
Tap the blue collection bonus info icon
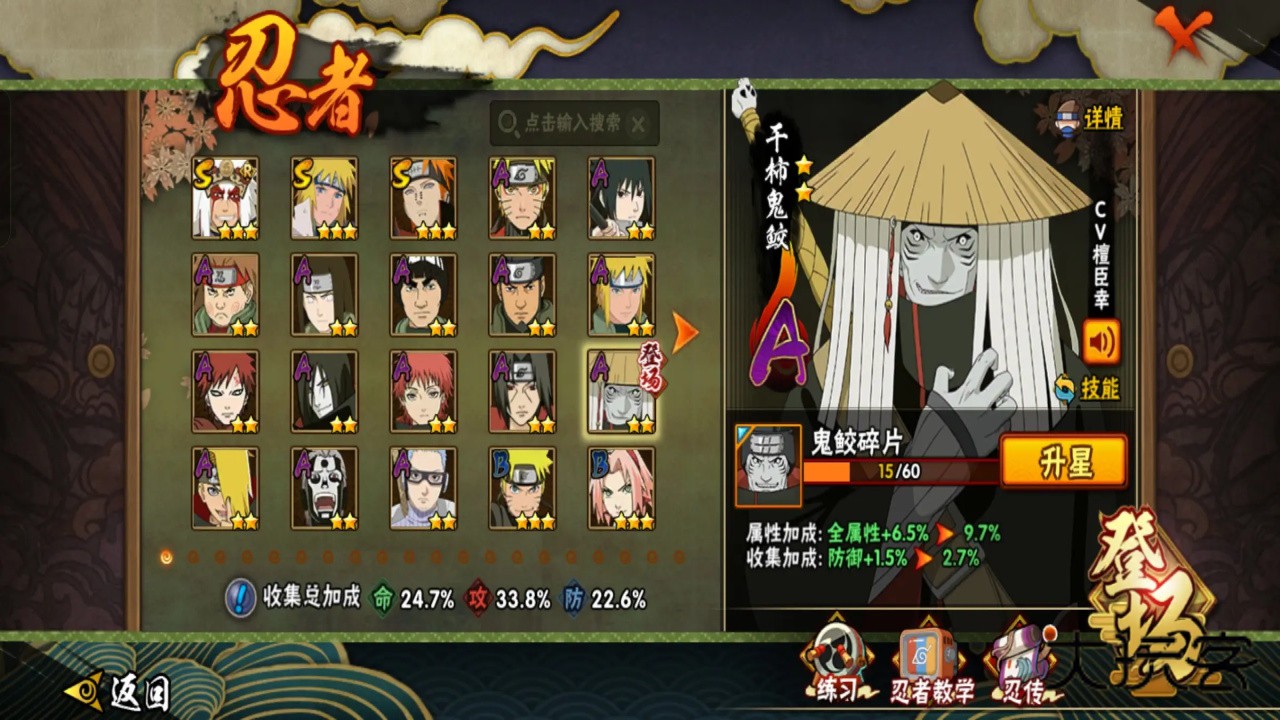point(240,598)
